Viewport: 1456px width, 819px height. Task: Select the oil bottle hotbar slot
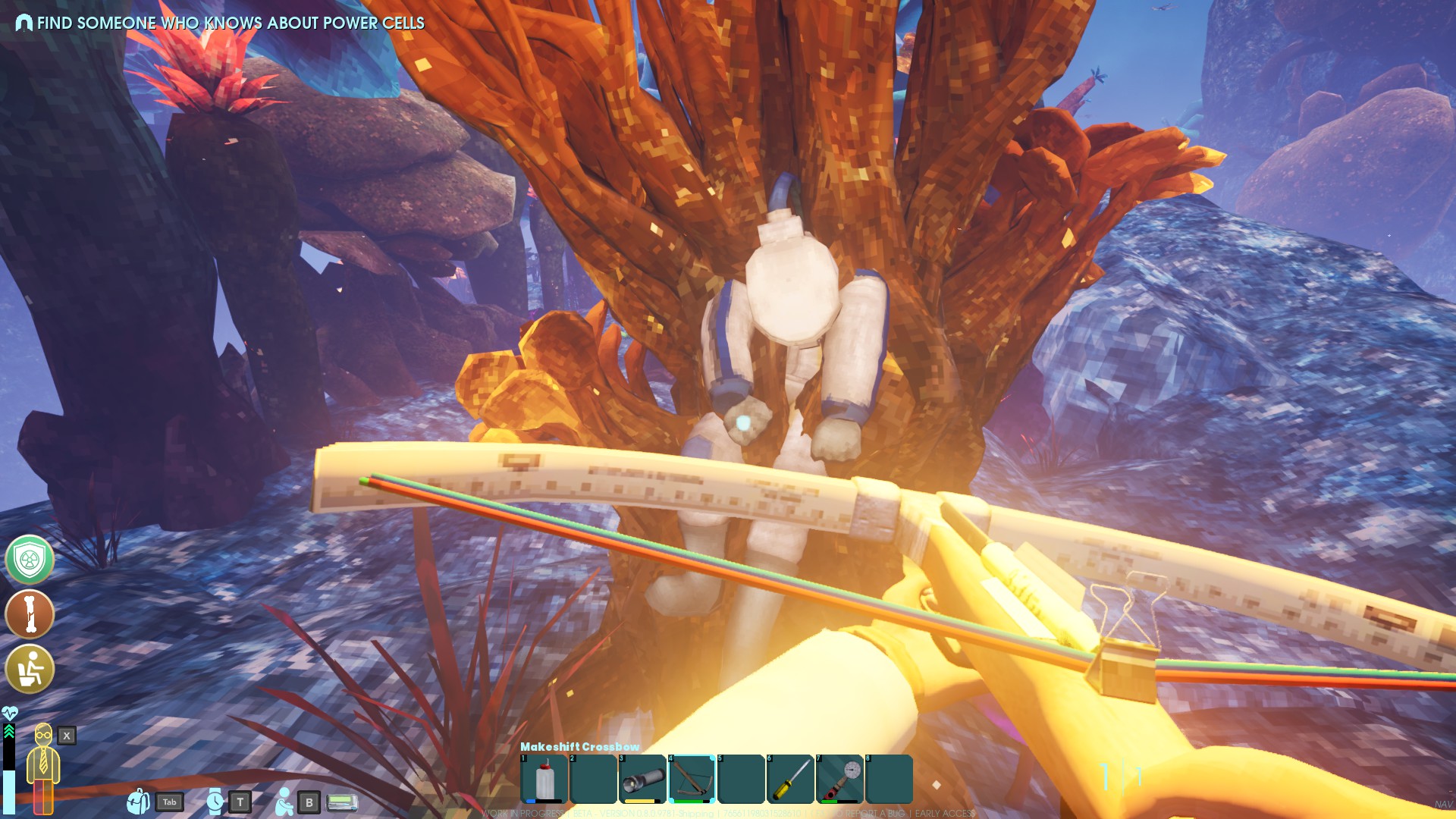pyautogui.click(x=544, y=778)
